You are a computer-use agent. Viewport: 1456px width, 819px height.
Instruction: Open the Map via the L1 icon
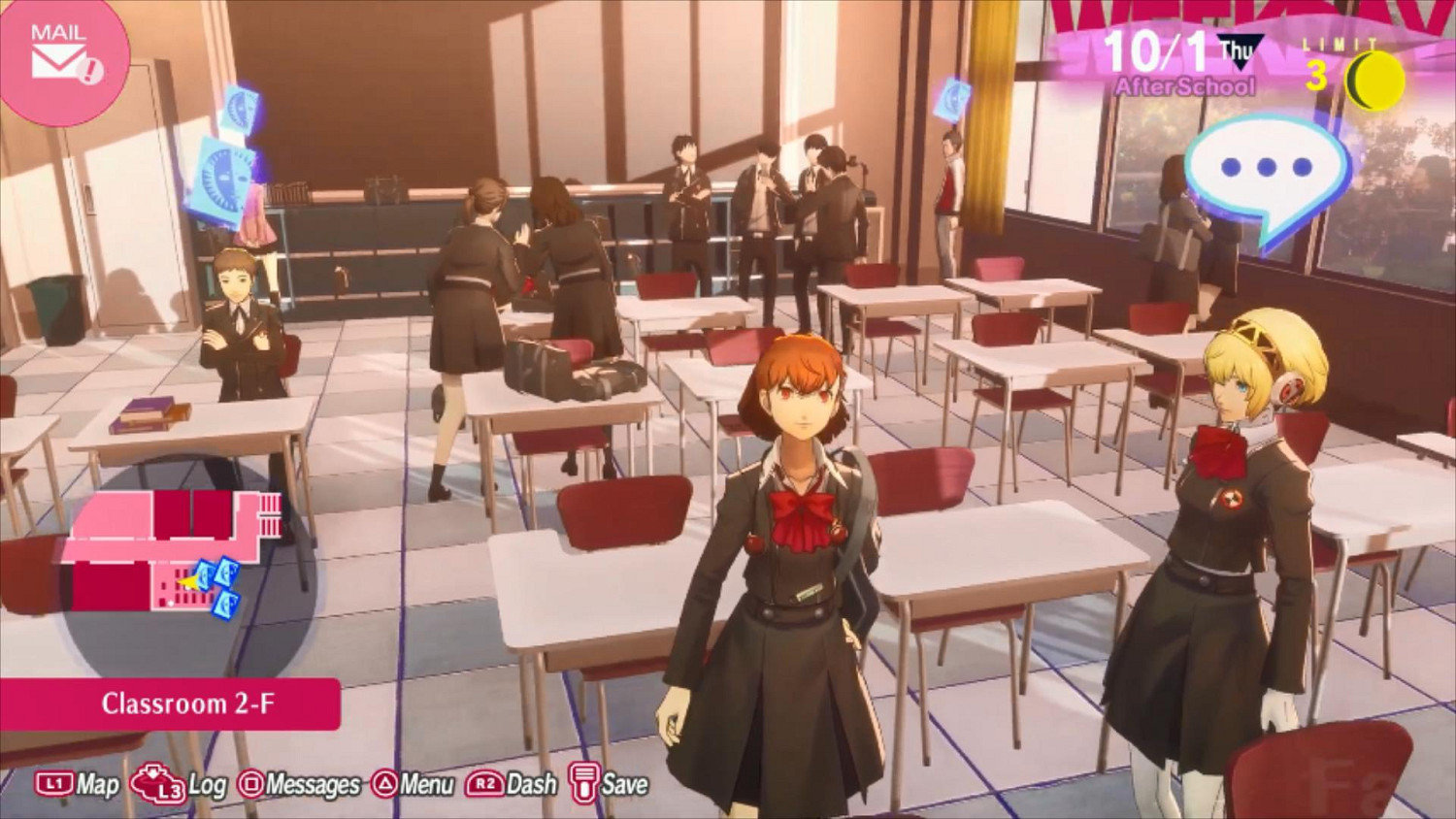tap(53, 782)
